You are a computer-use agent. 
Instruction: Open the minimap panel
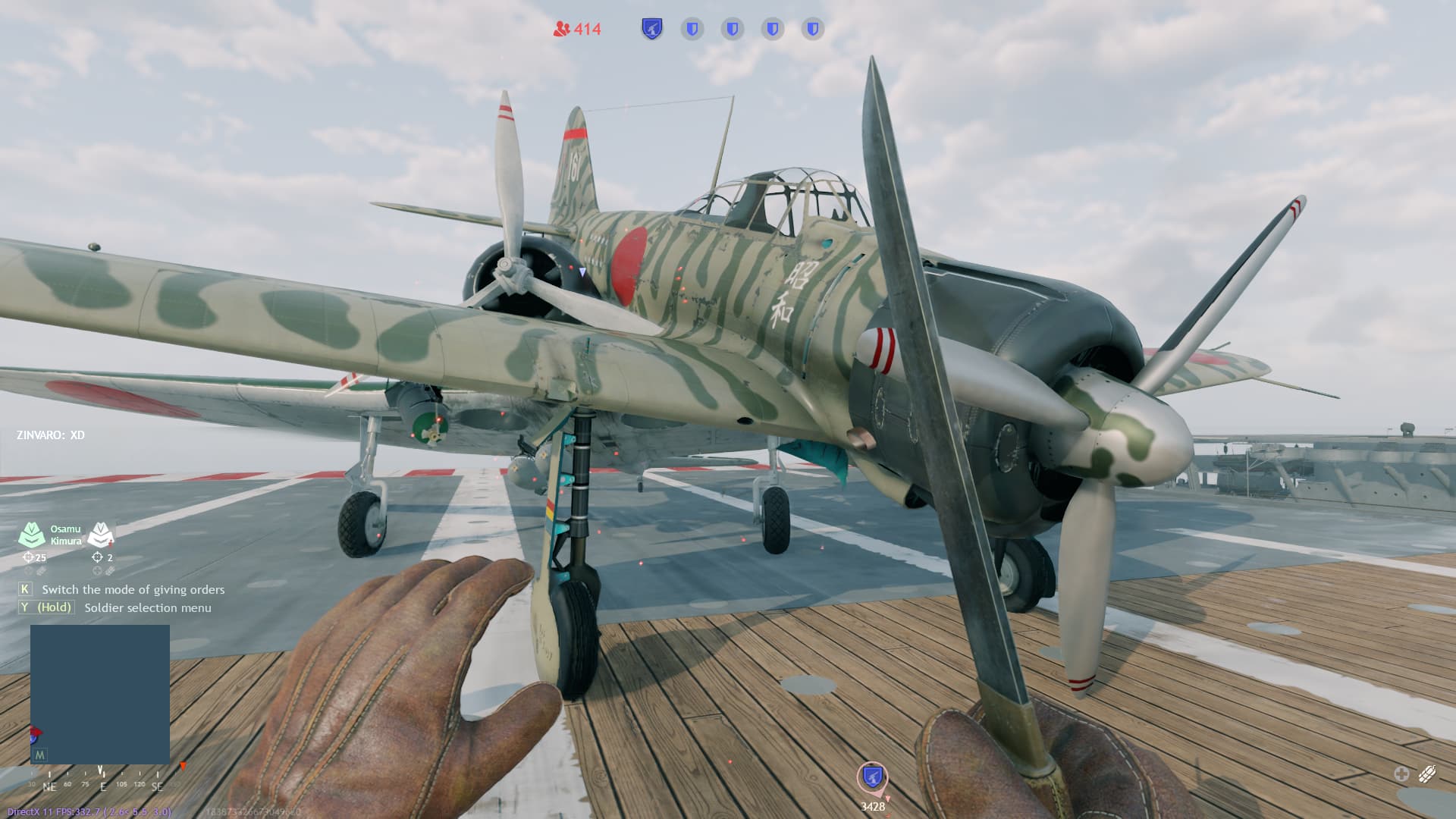99,693
